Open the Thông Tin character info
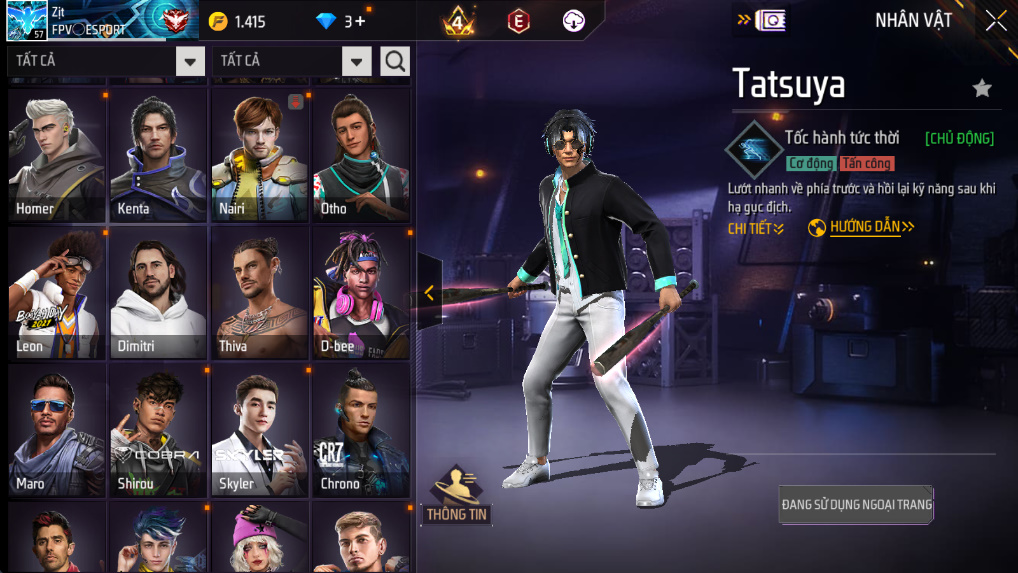The width and height of the screenshot is (1018, 573). click(x=456, y=495)
